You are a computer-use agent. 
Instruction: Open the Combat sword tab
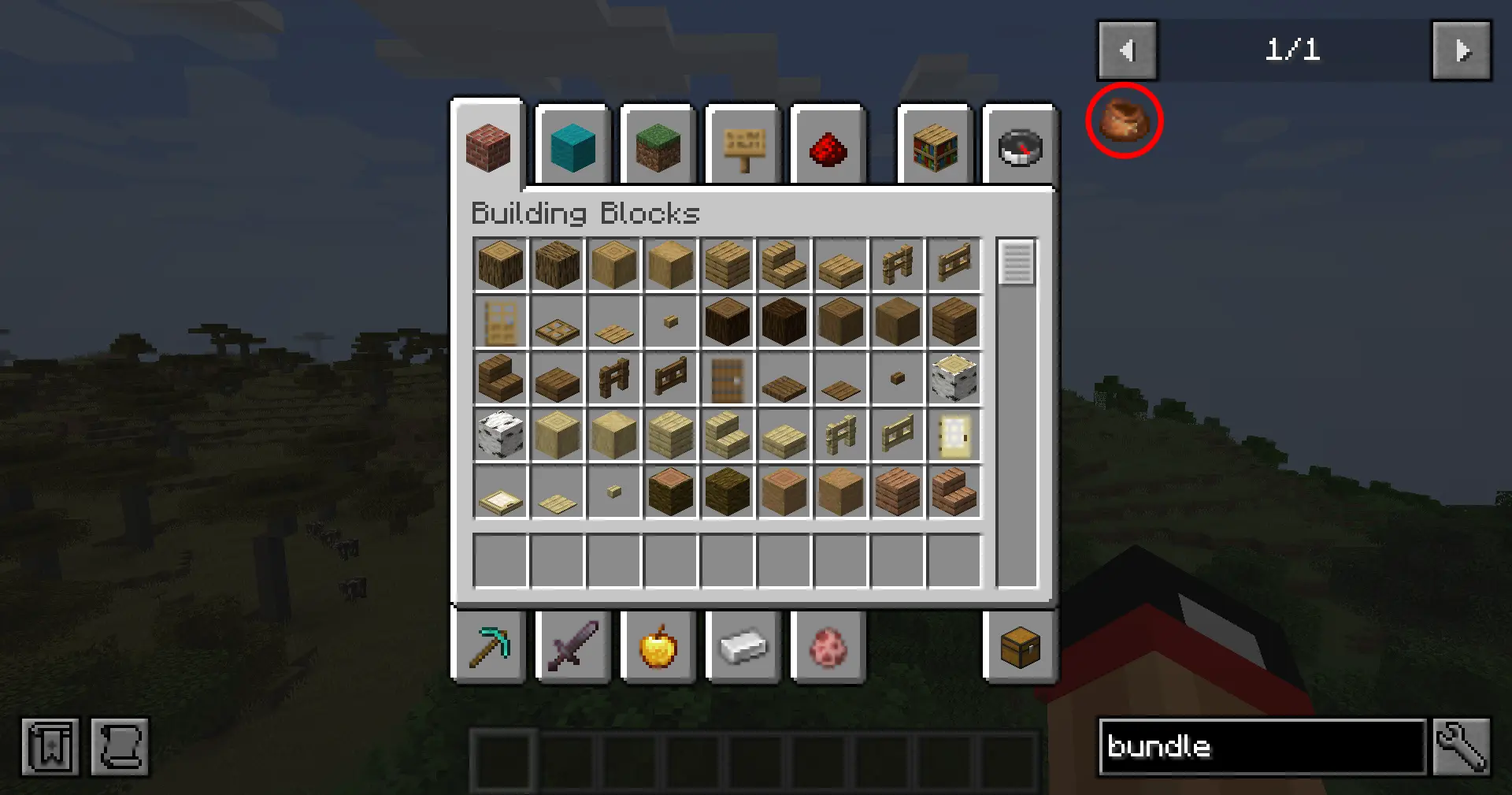[573, 648]
